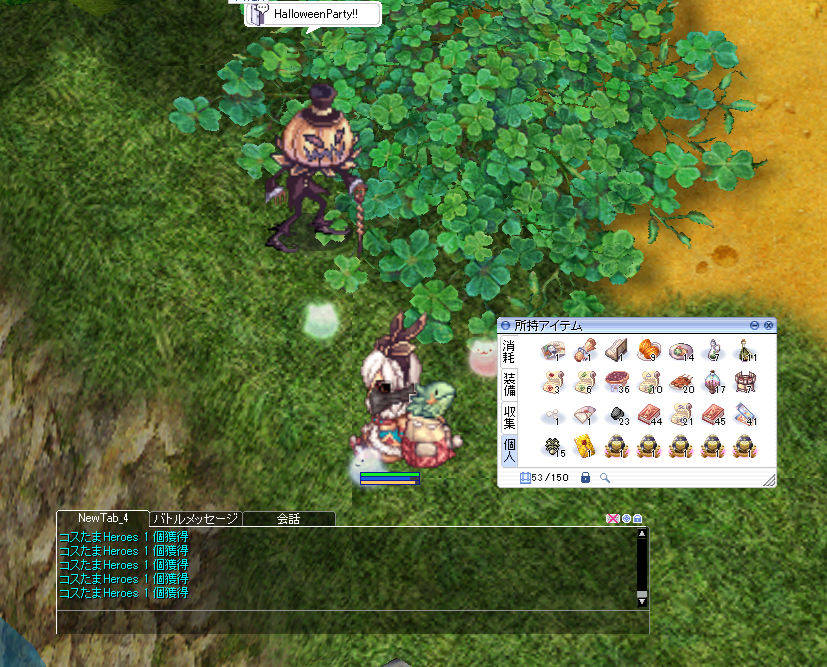Toggle the inventory padlock icon
Image resolution: width=827 pixels, height=667 pixels.
point(586,478)
